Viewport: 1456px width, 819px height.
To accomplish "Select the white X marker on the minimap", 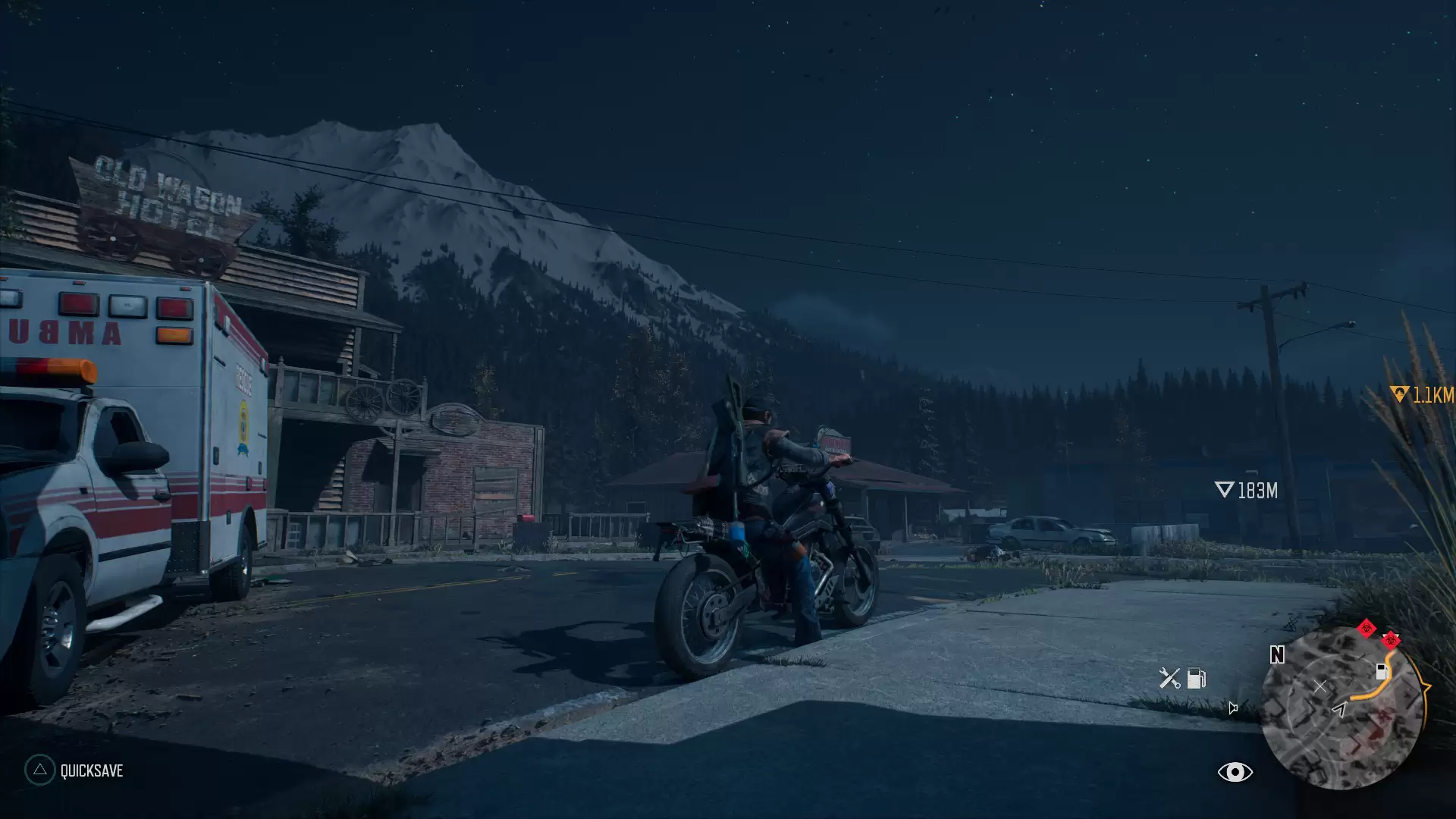I will click(x=1320, y=686).
